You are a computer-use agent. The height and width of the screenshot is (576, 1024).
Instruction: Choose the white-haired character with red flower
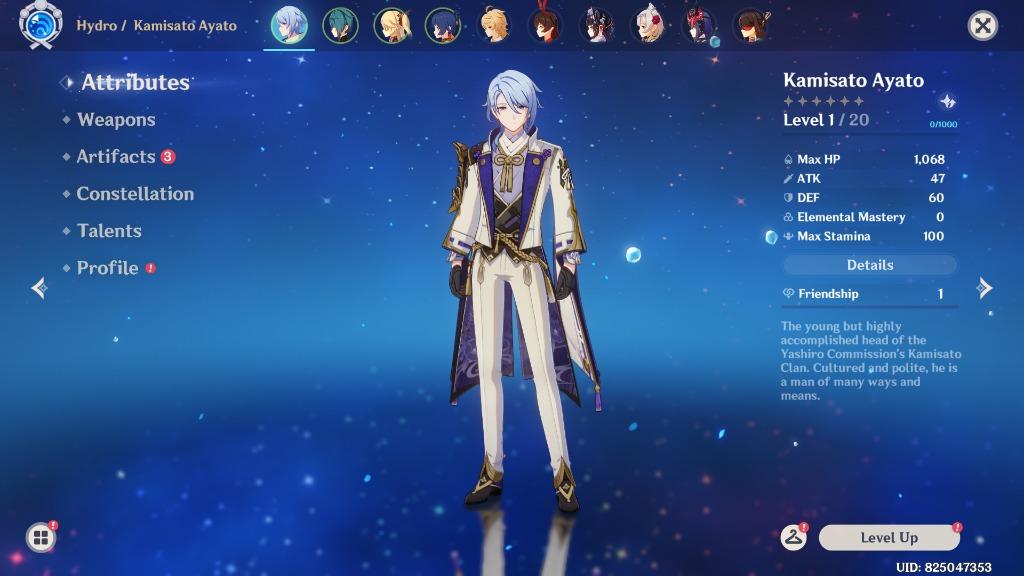pos(650,26)
